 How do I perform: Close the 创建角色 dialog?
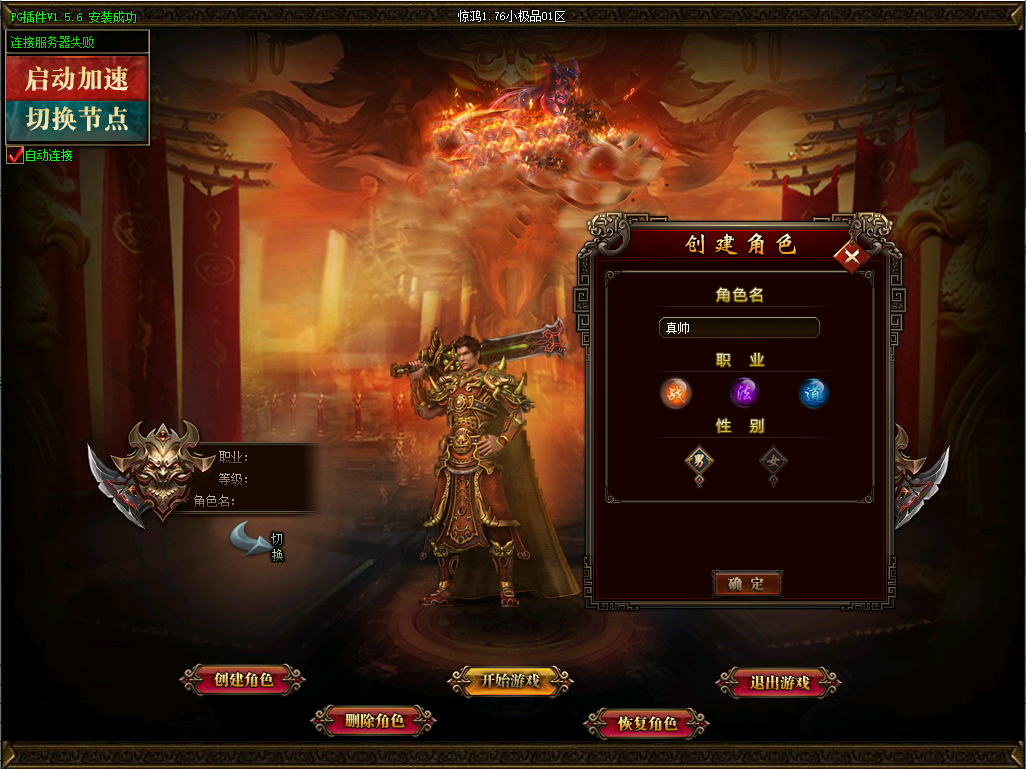tap(852, 257)
